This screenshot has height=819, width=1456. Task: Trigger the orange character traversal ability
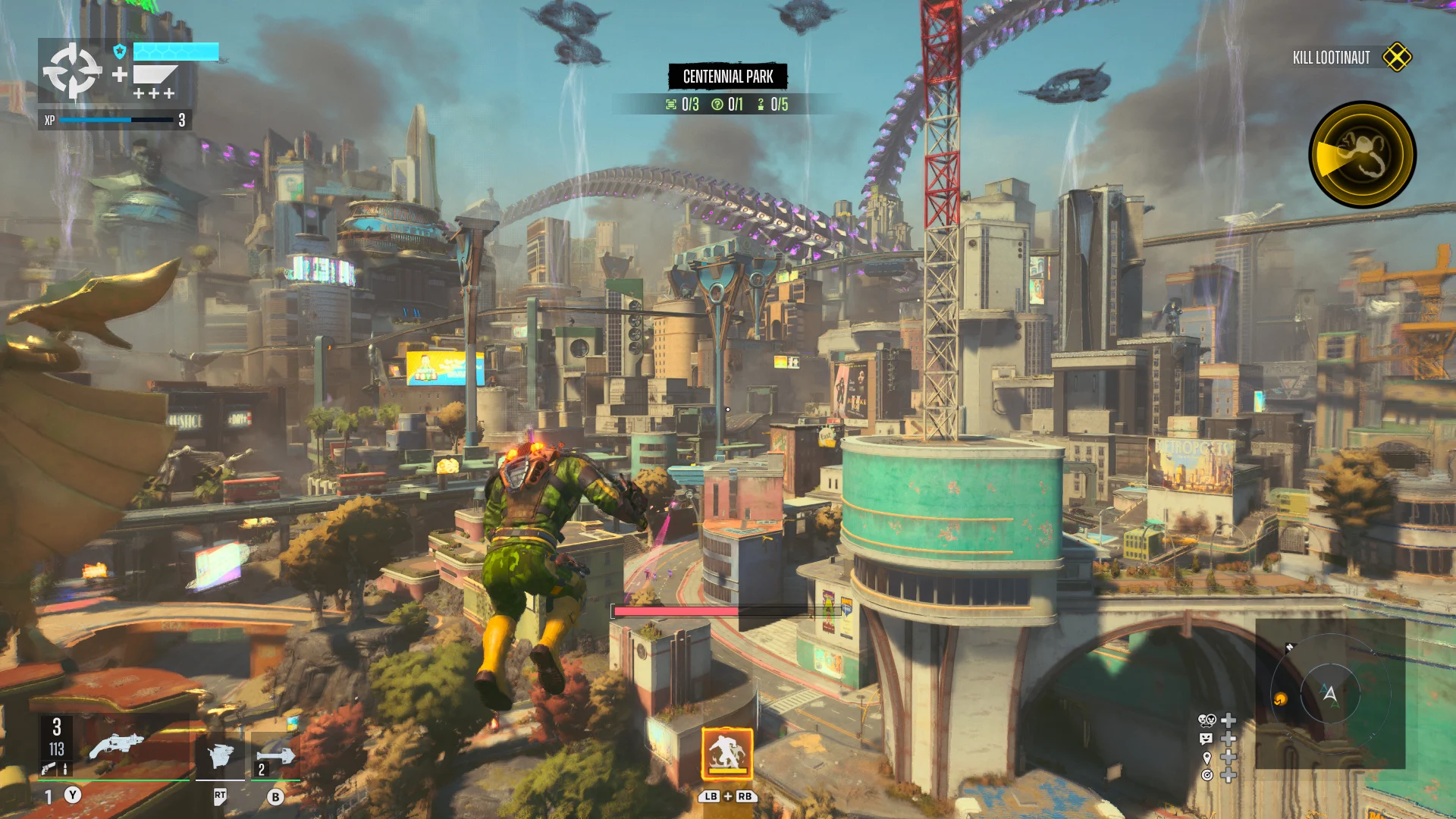pyautogui.click(x=727, y=754)
